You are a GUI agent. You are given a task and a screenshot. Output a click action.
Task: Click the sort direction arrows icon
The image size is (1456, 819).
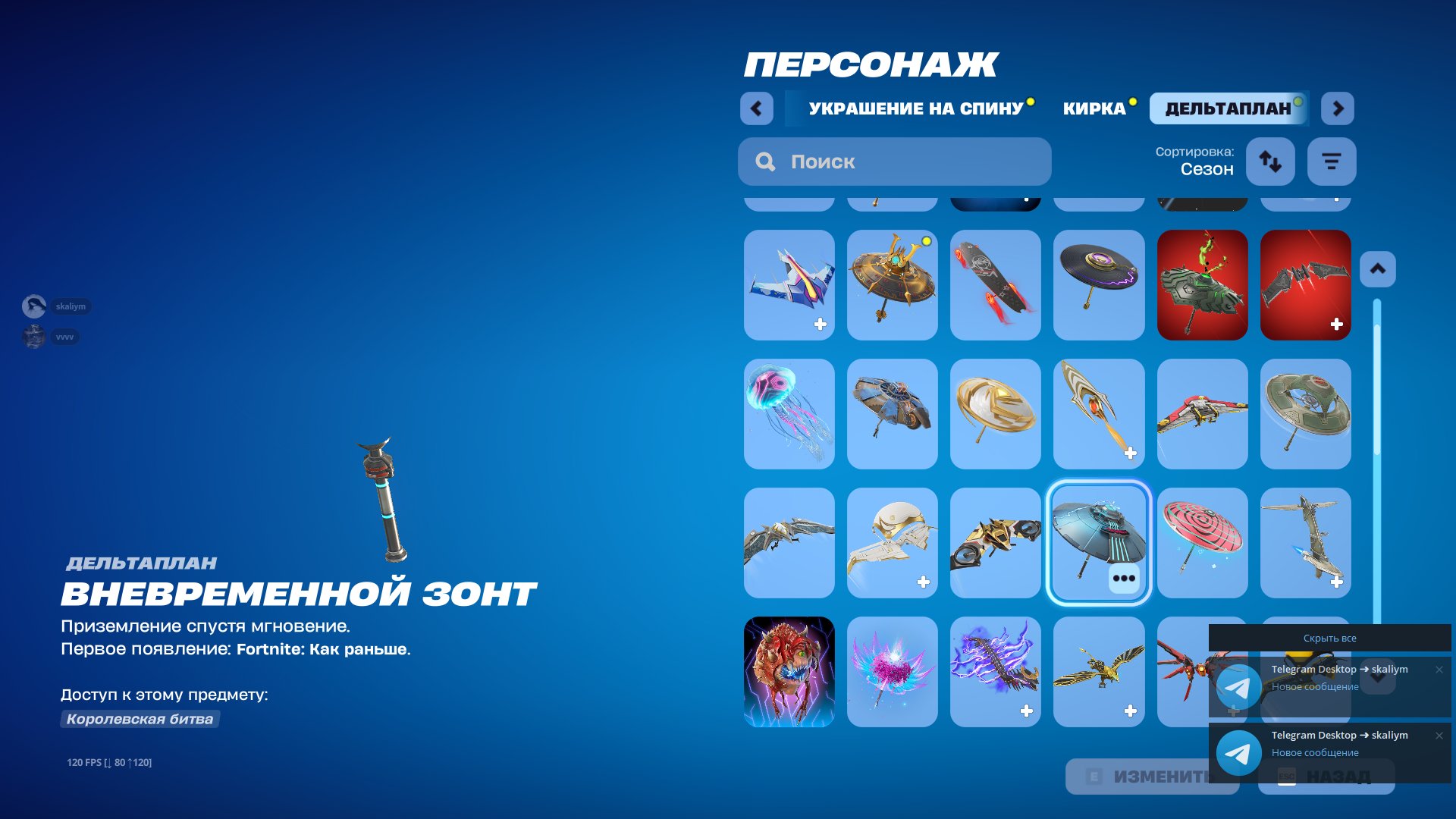coord(1270,162)
